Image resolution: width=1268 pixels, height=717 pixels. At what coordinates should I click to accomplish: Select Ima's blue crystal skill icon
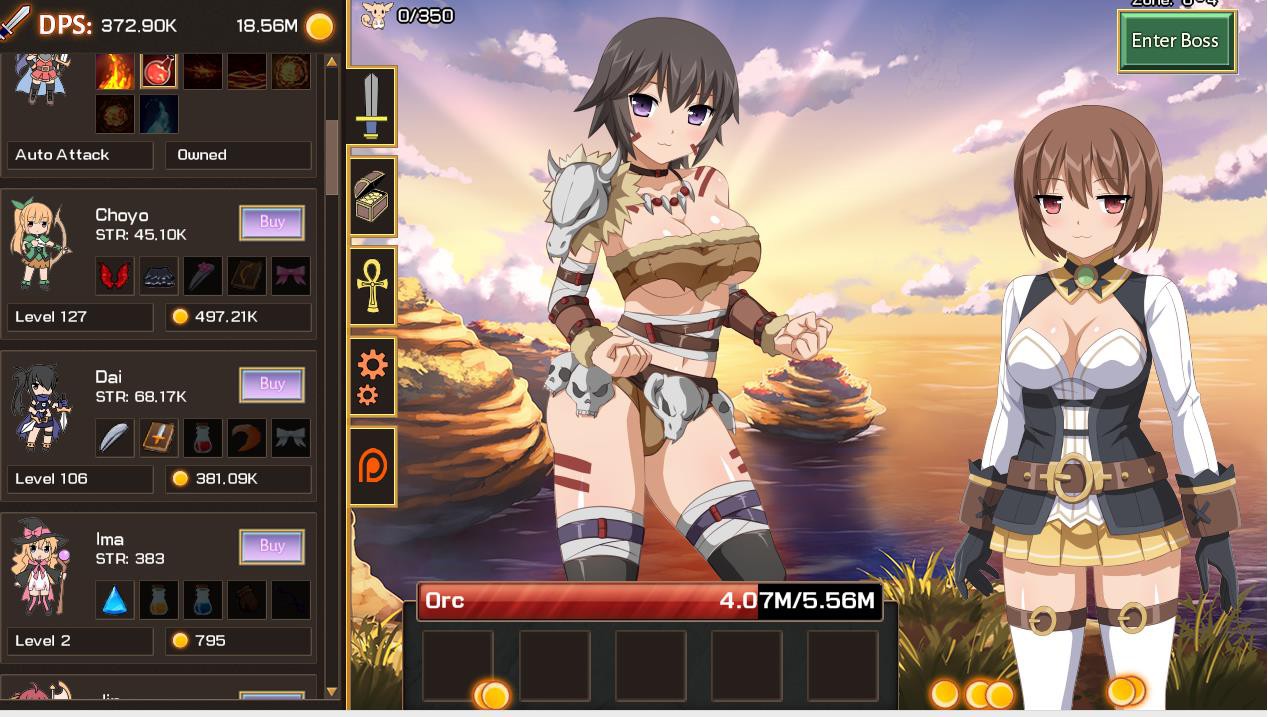[x=115, y=600]
